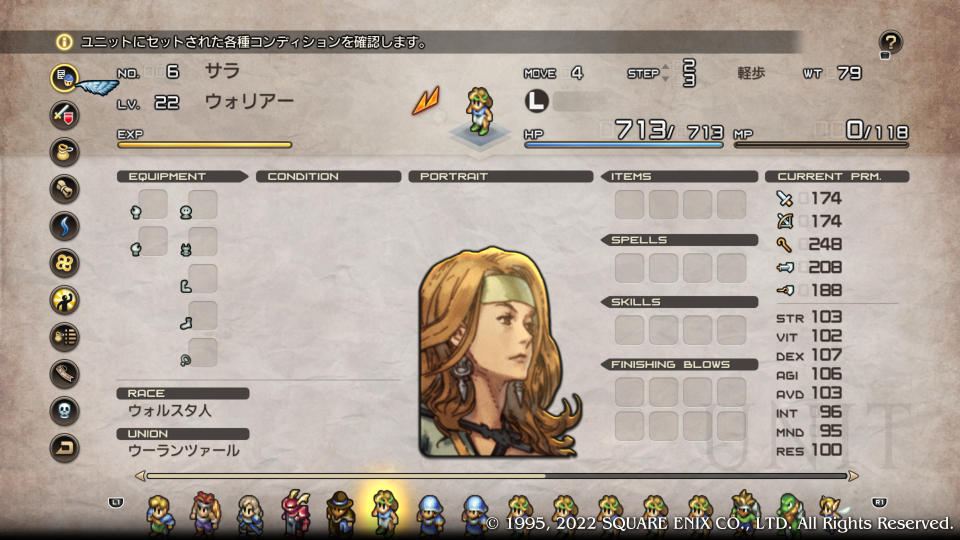Select the brown-hat unit in roster
The width and height of the screenshot is (960, 540).
pyautogui.click(x=341, y=512)
